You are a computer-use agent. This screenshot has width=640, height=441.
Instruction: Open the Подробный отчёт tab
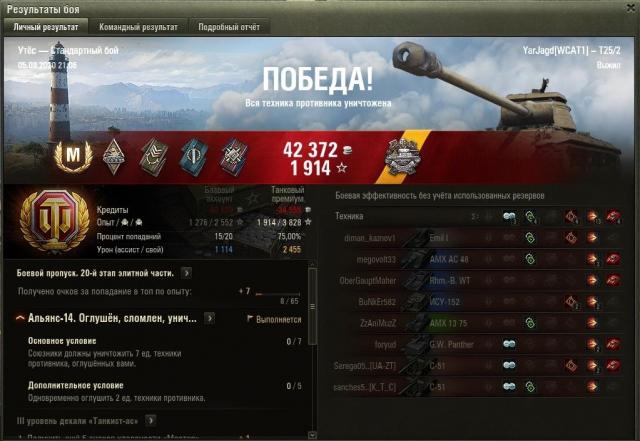(229, 27)
